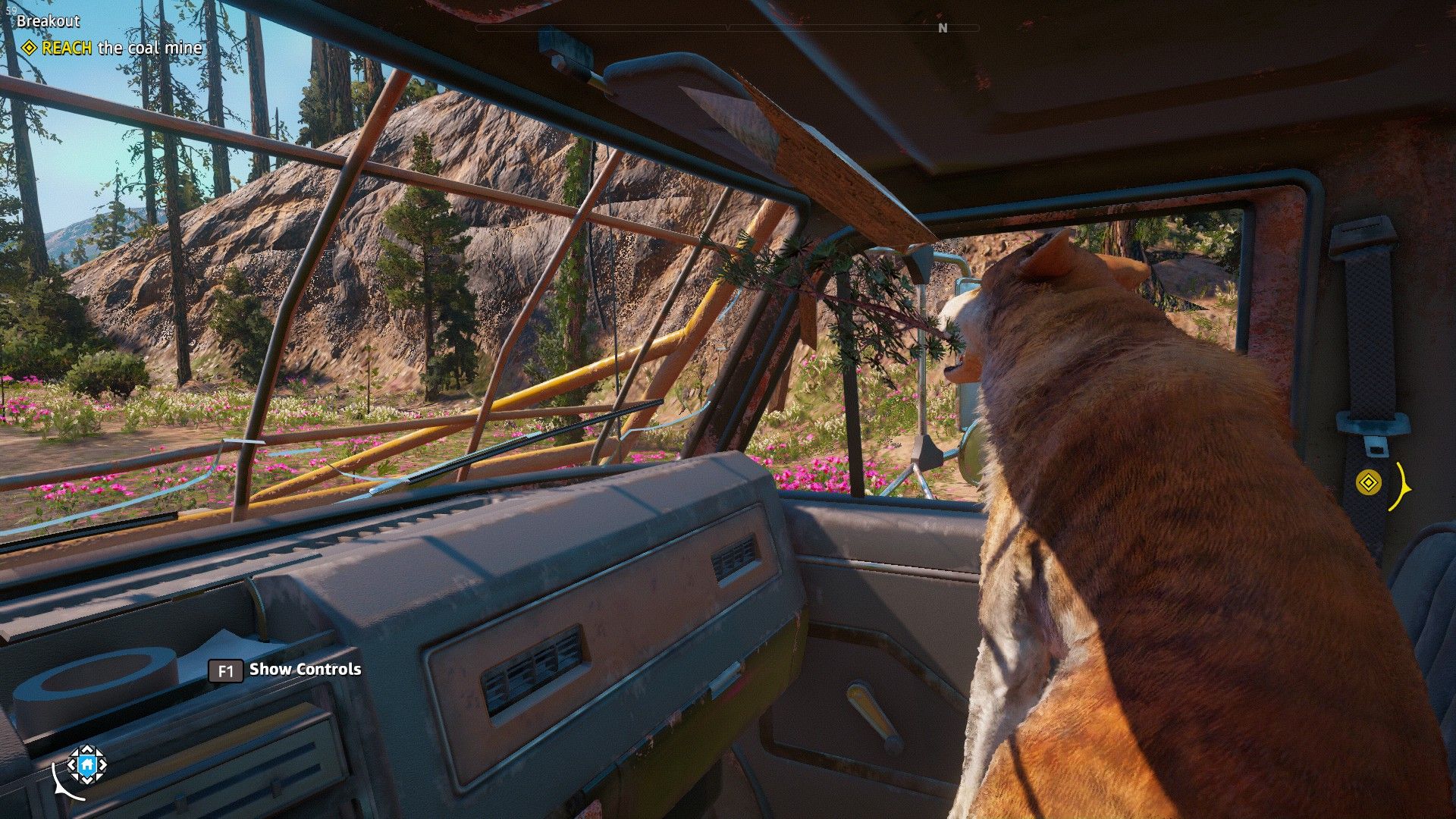Click the diamond waypoint marker on the right edge
The width and height of the screenshot is (1456, 819).
click(1370, 482)
